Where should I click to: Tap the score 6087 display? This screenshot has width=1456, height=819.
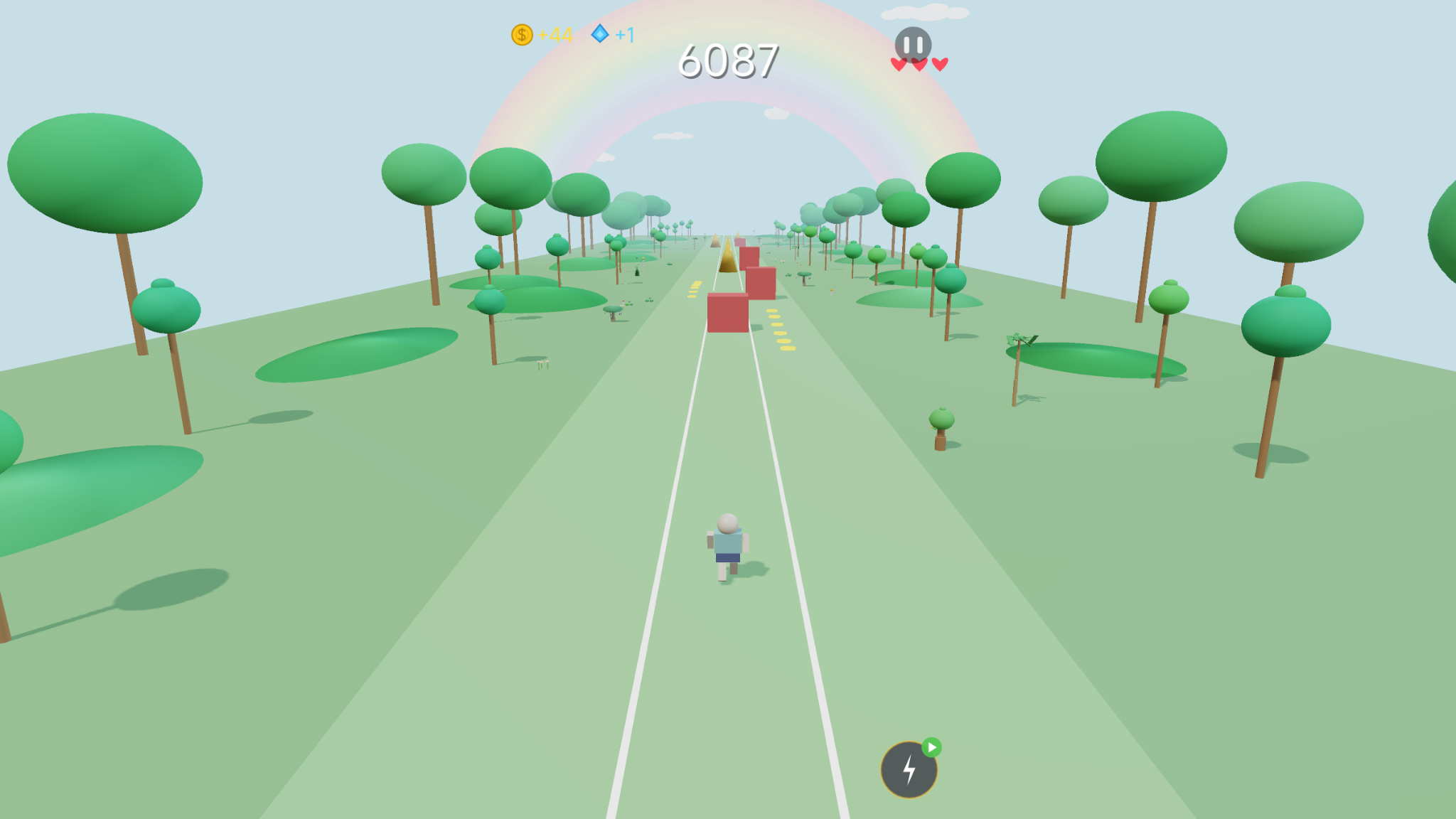coord(728,61)
